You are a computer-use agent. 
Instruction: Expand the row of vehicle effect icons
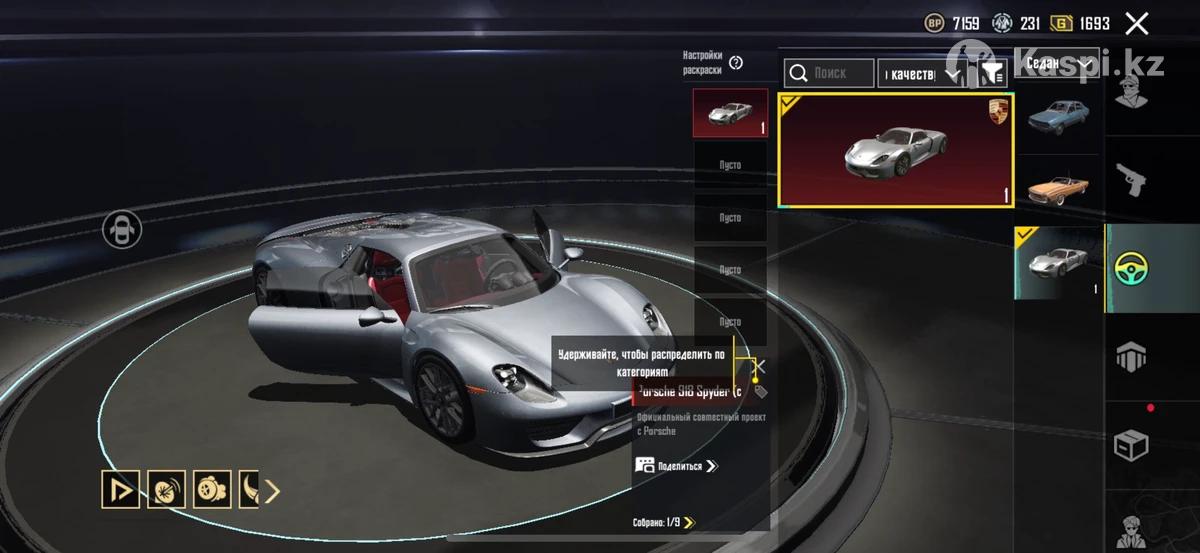pos(272,490)
